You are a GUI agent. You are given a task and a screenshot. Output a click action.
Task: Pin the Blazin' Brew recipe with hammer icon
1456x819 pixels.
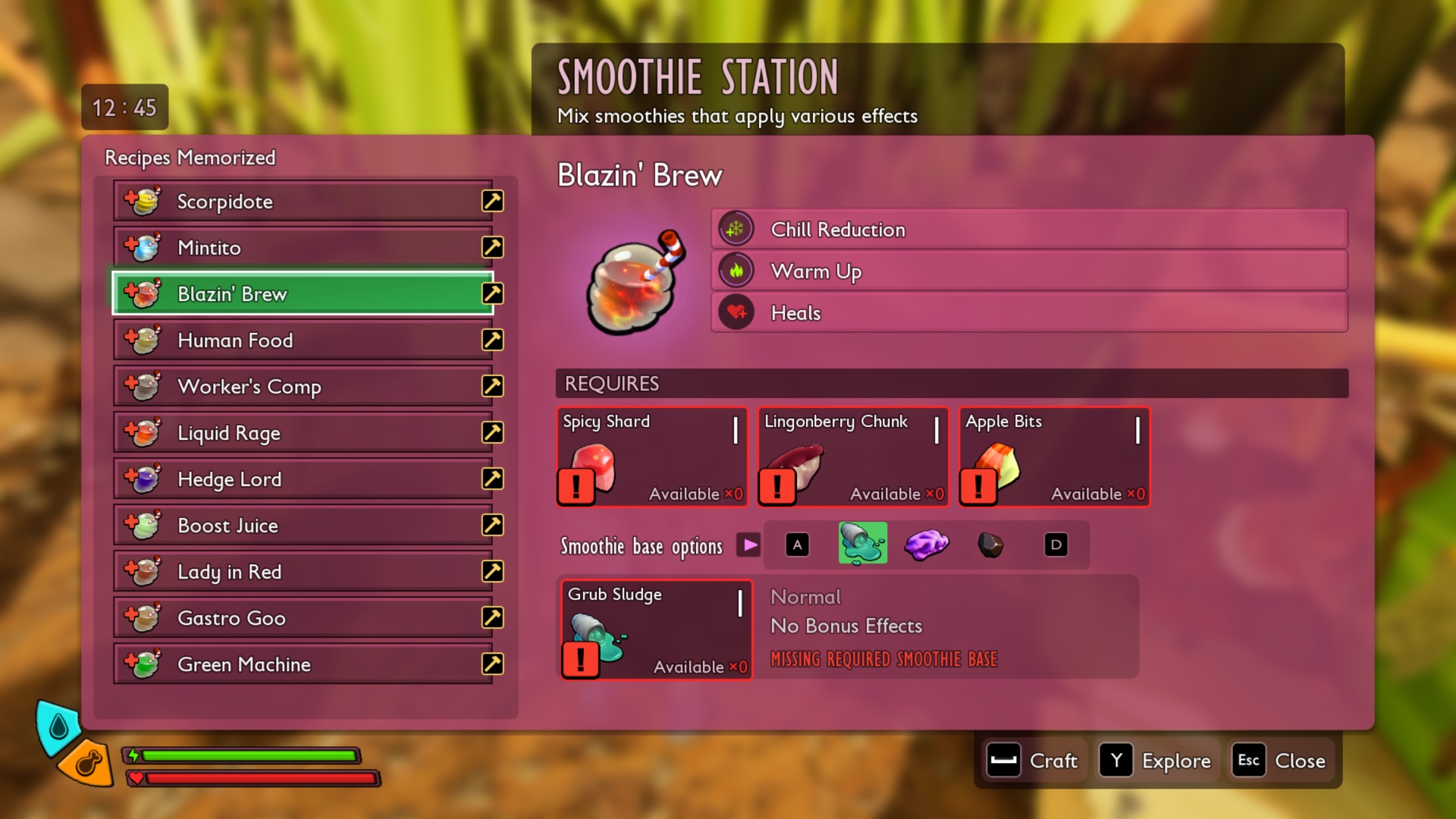point(493,293)
